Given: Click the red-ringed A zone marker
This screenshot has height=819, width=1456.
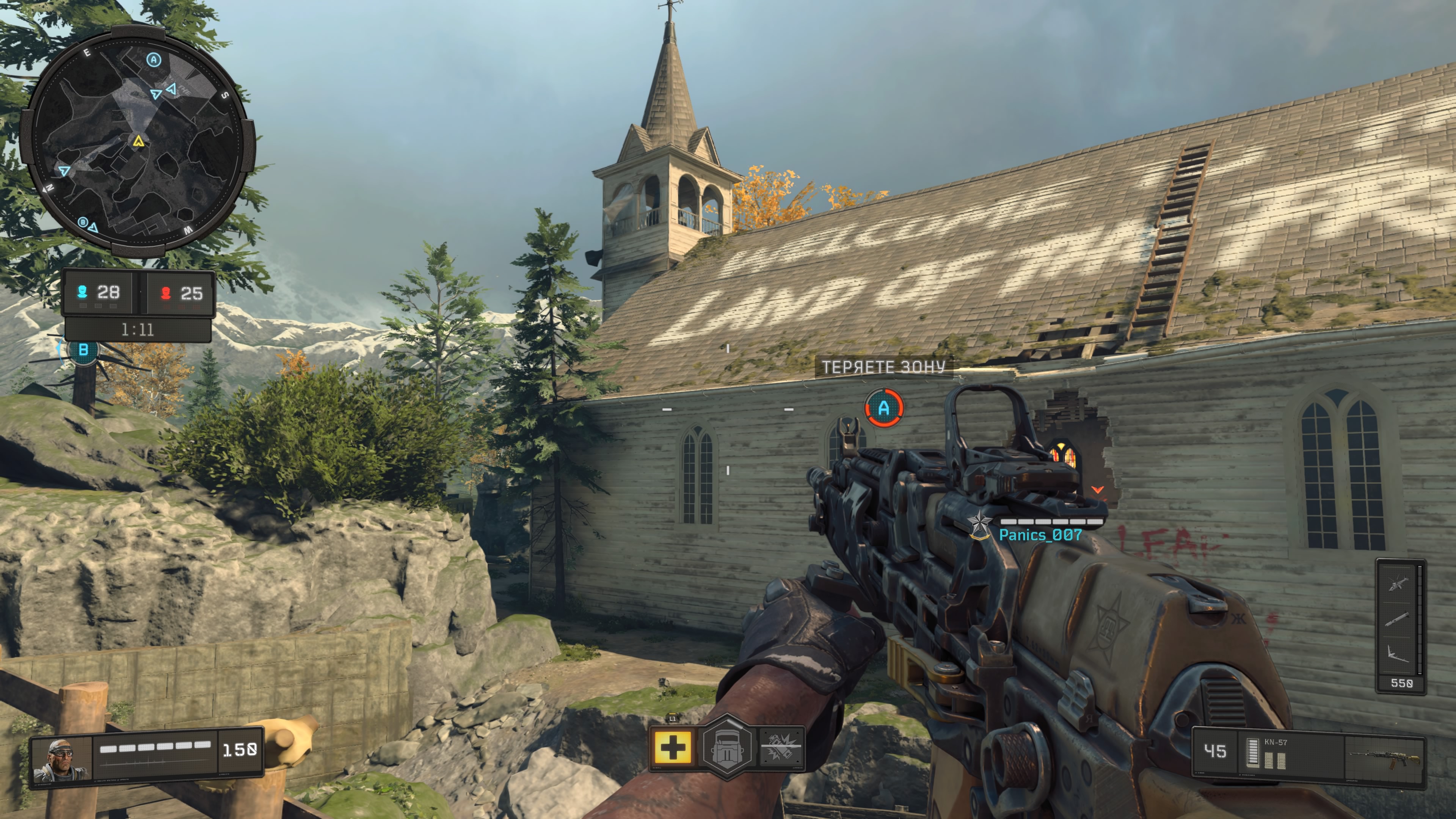Looking at the screenshot, I should (884, 408).
